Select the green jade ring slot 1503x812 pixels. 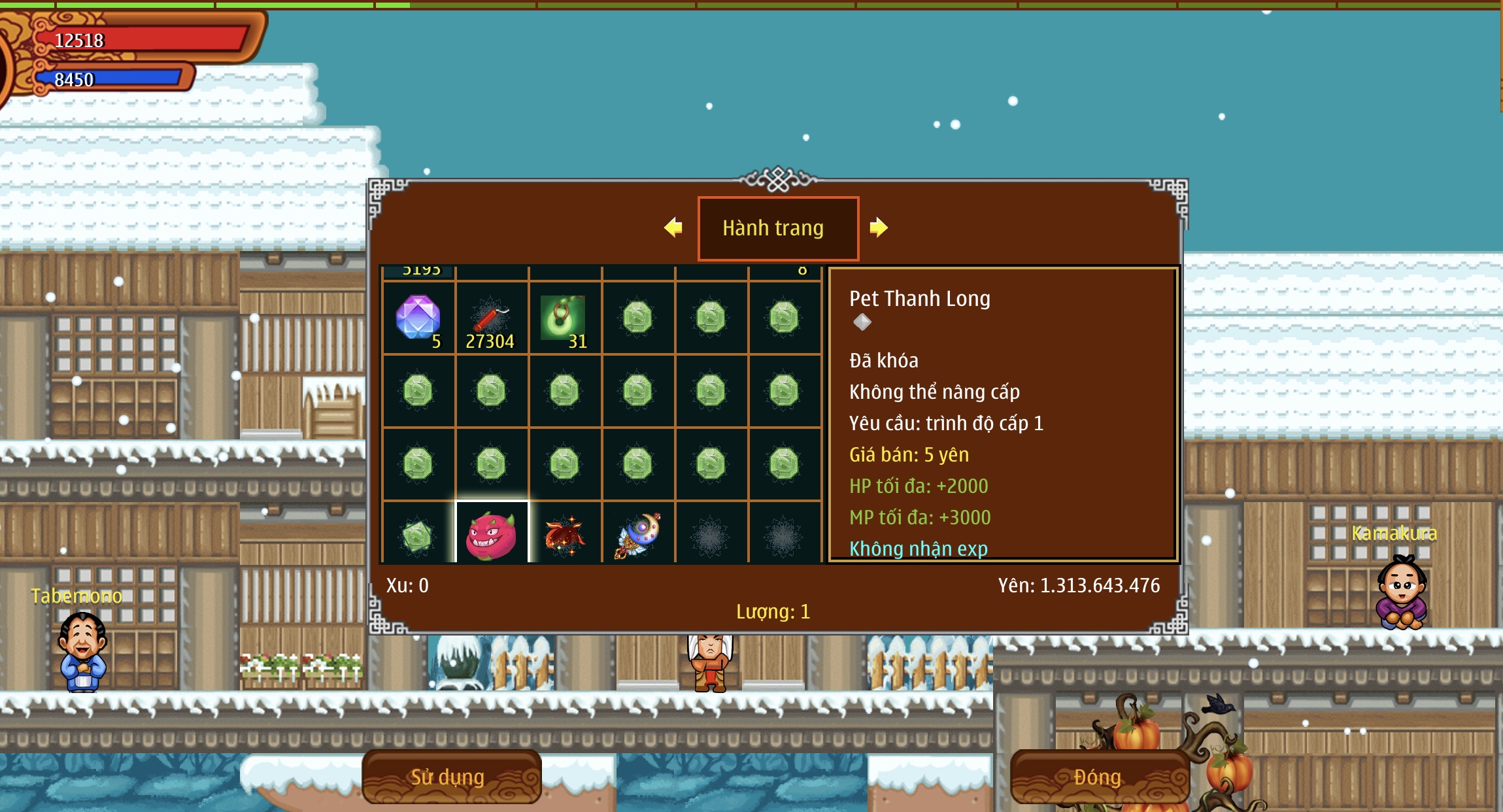pos(564,318)
